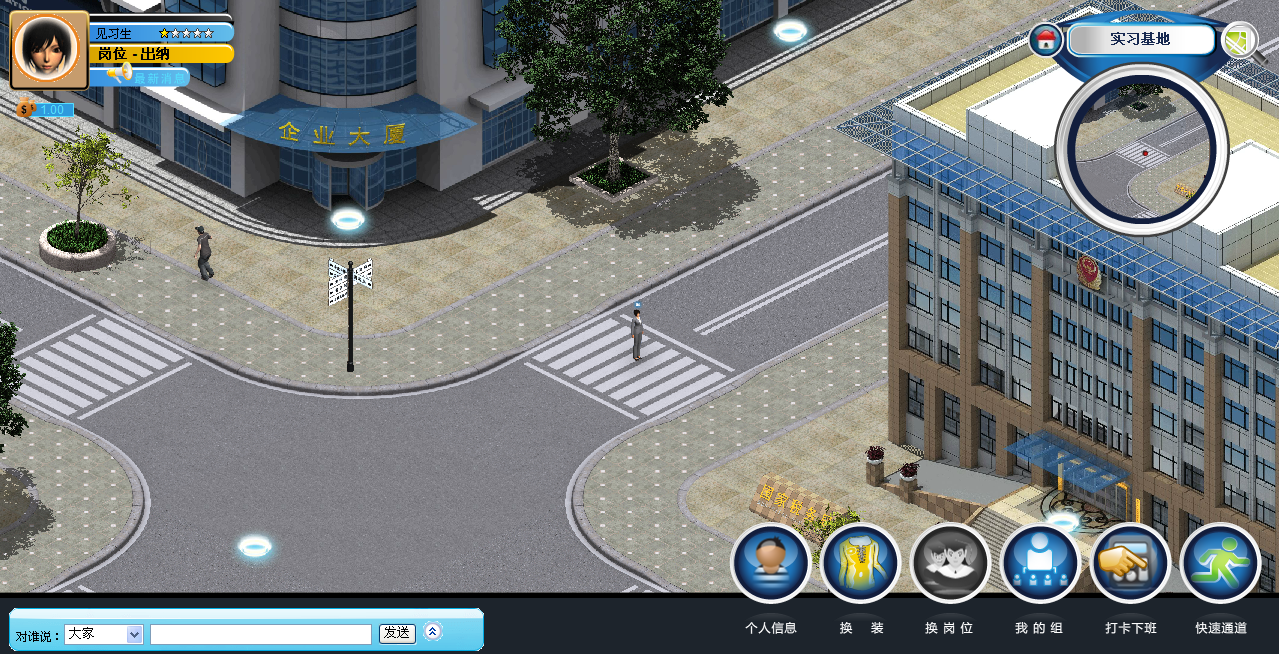Select the 岗位-出纳 position bar
Screen dimensions: 1279x654
point(160,54)
